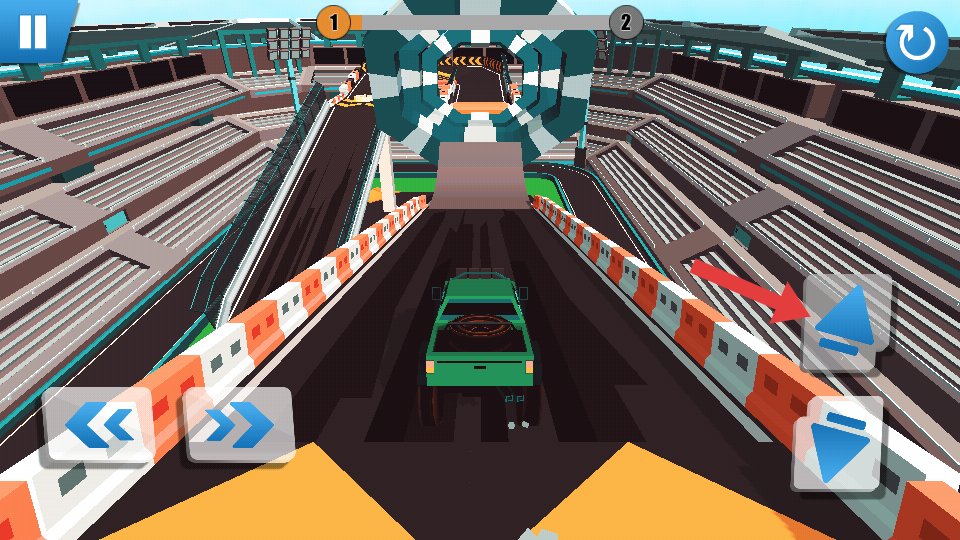Screen dimensions: 960x540
Task: Steer right with the double-chevron button
Action: click(239, 425)
